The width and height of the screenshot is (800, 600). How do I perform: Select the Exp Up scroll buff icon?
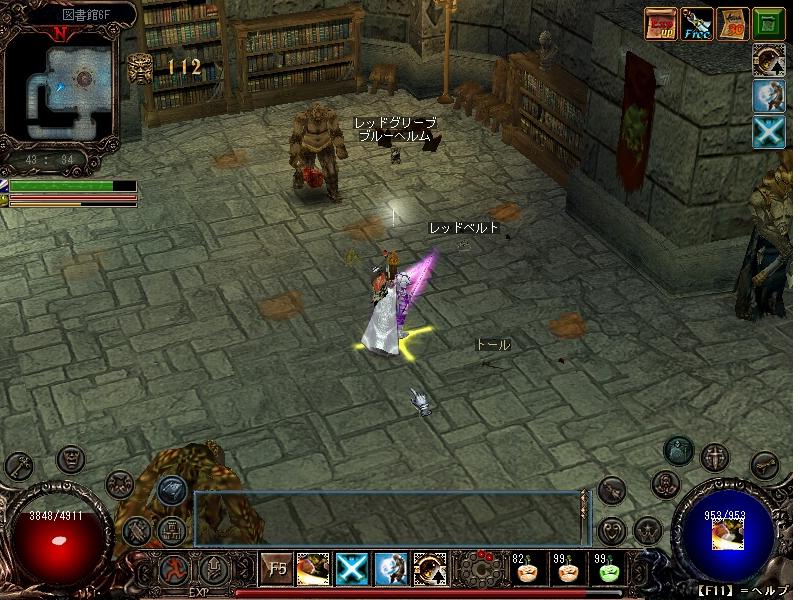[659, 23]
